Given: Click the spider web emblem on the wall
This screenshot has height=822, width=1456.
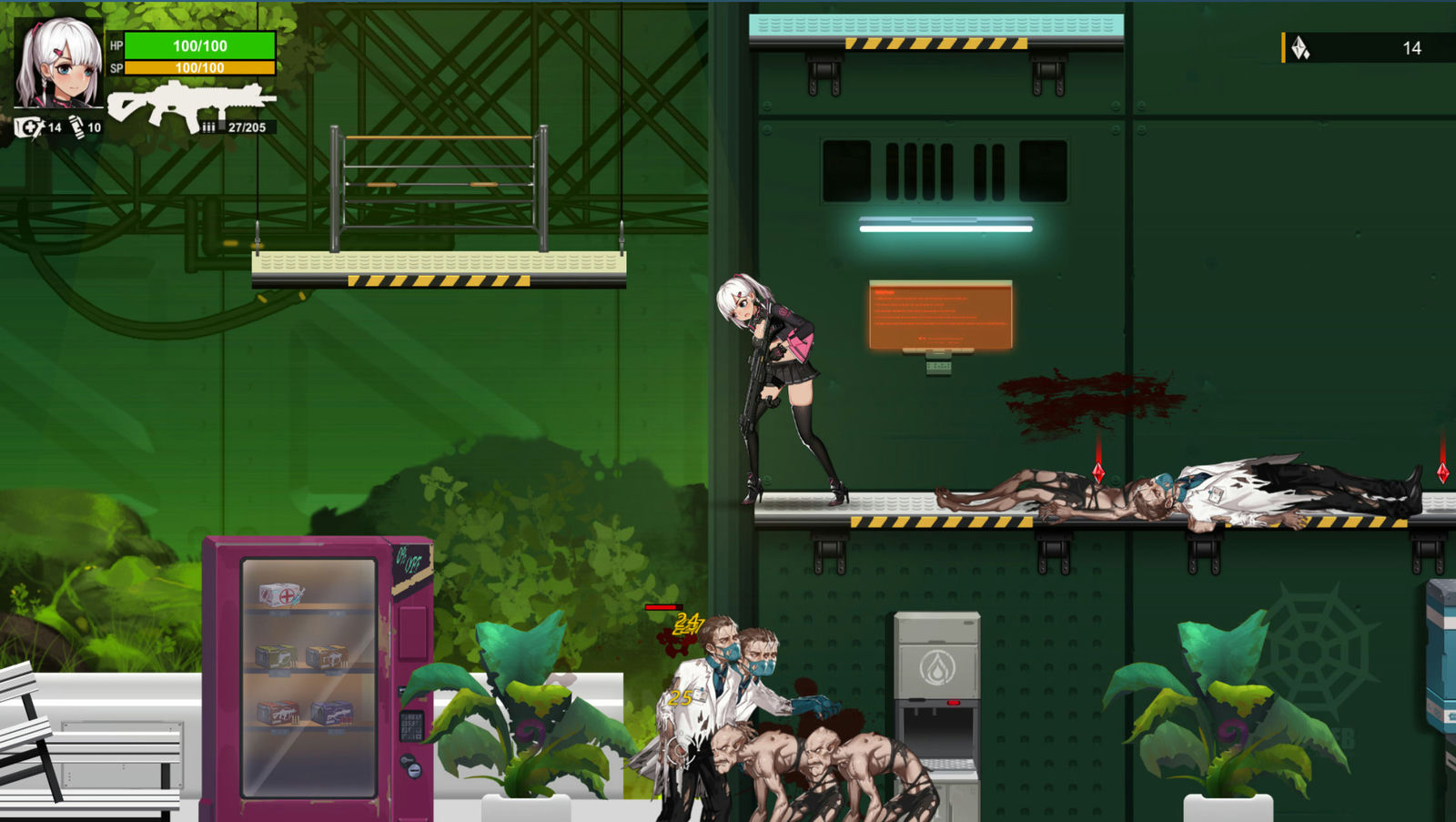Looking at the screenshot, I should click(1310, 646).
